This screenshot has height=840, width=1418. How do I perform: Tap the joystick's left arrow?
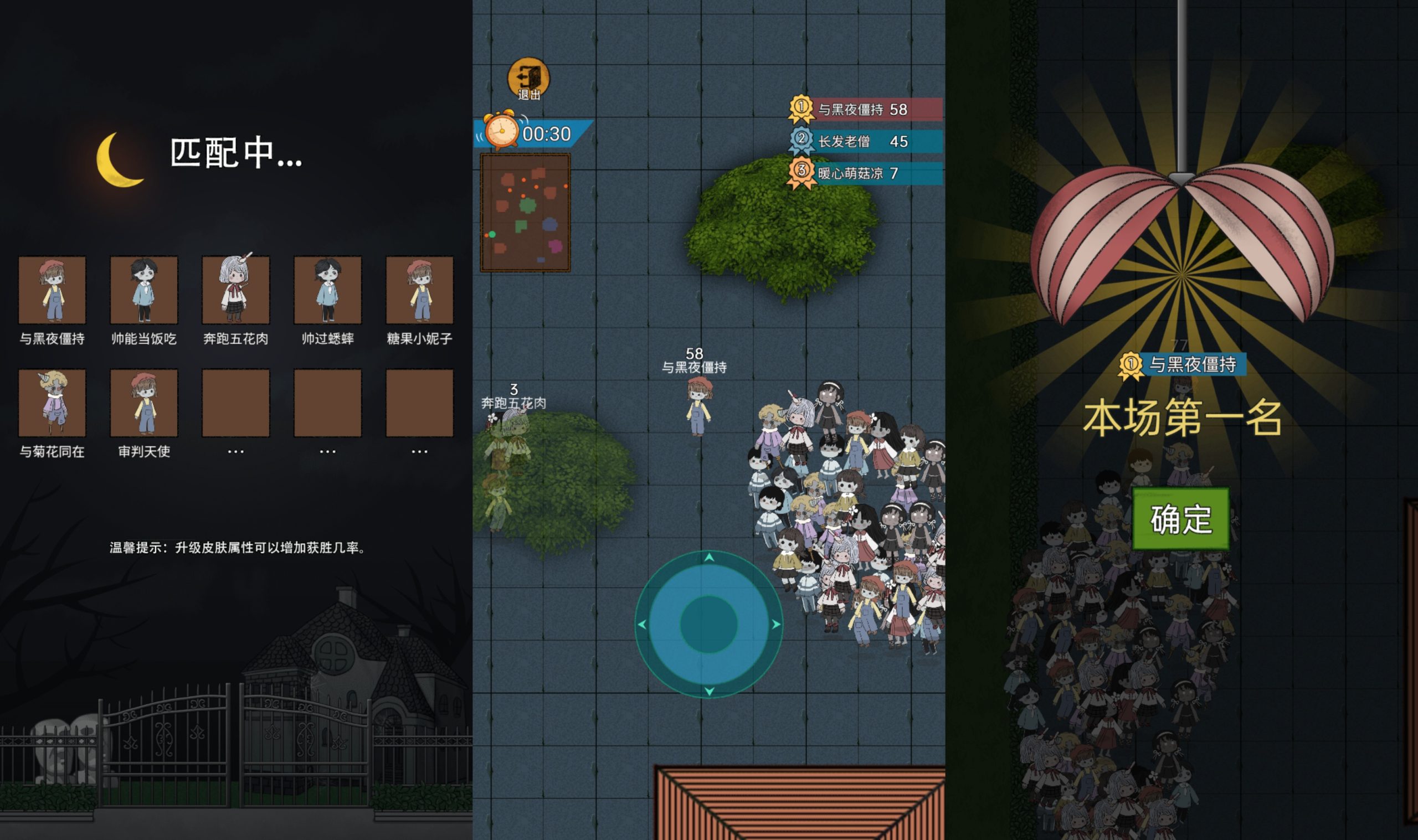pos(642,624)
